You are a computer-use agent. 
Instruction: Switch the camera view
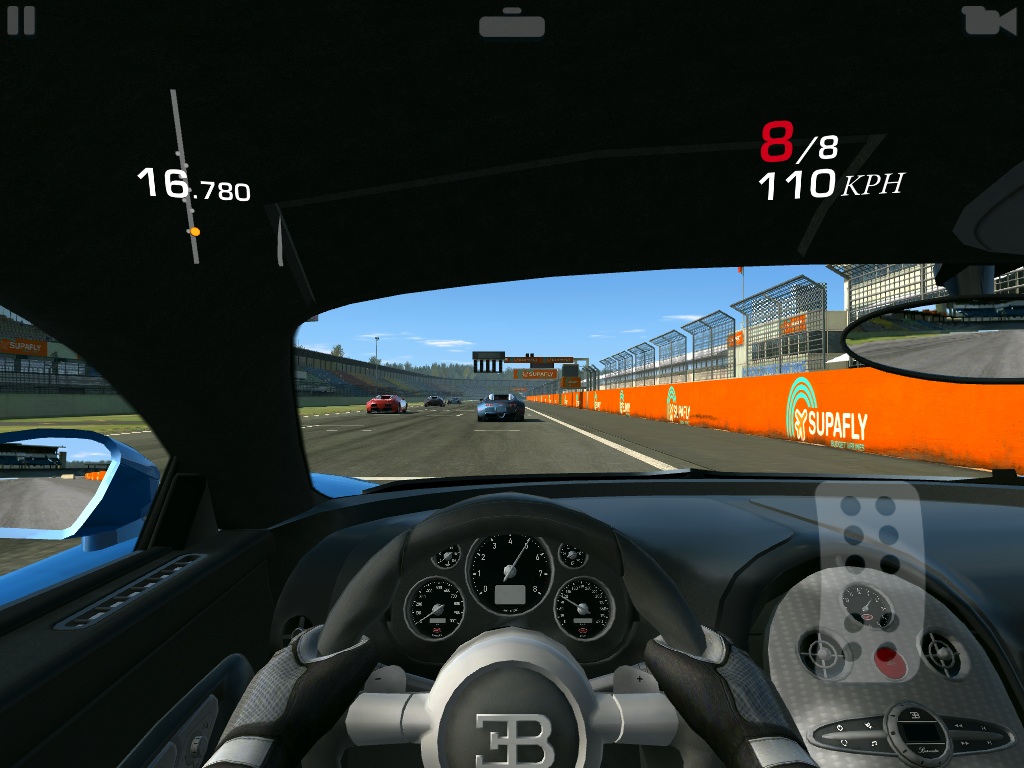pyautogui.click(x=988, y=21)
